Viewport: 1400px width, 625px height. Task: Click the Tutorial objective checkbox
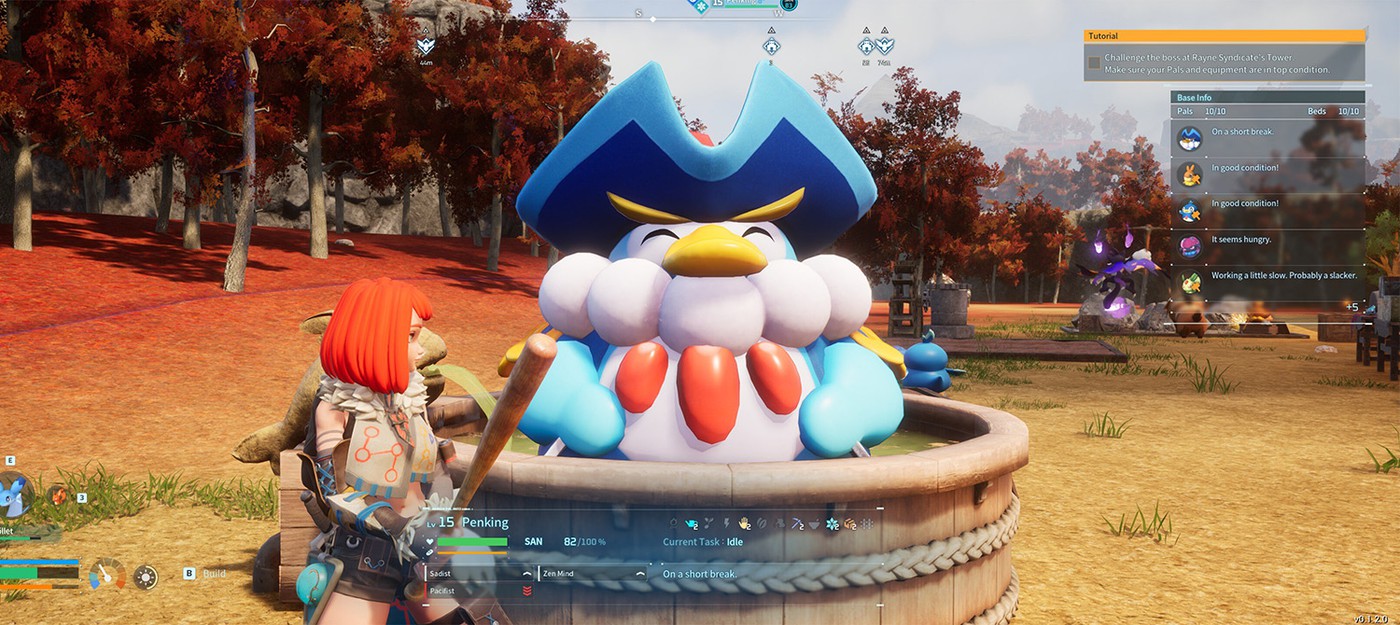point(1094,63)
